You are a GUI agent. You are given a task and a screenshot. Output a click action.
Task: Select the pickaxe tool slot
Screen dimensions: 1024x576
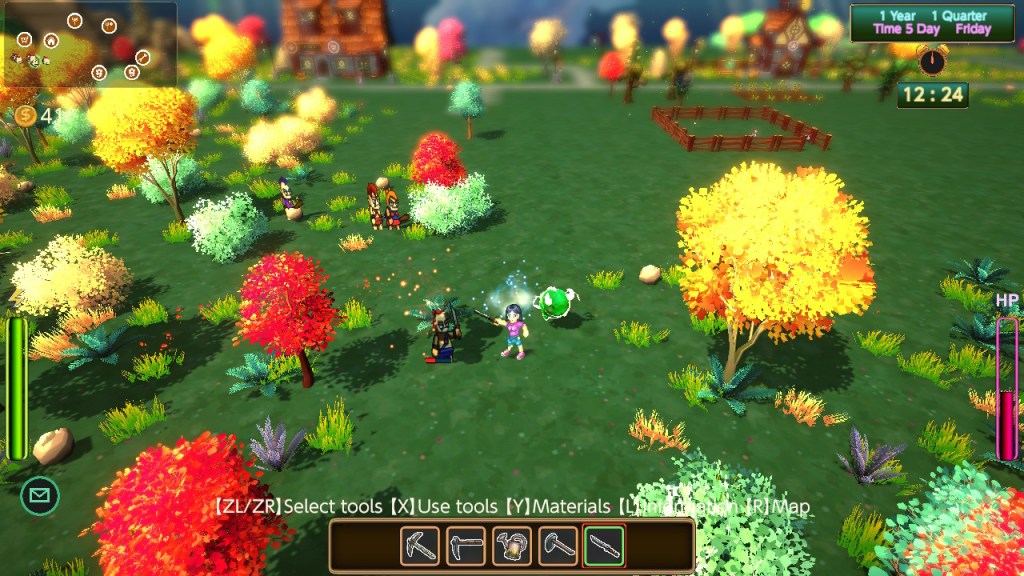point(420,546)
